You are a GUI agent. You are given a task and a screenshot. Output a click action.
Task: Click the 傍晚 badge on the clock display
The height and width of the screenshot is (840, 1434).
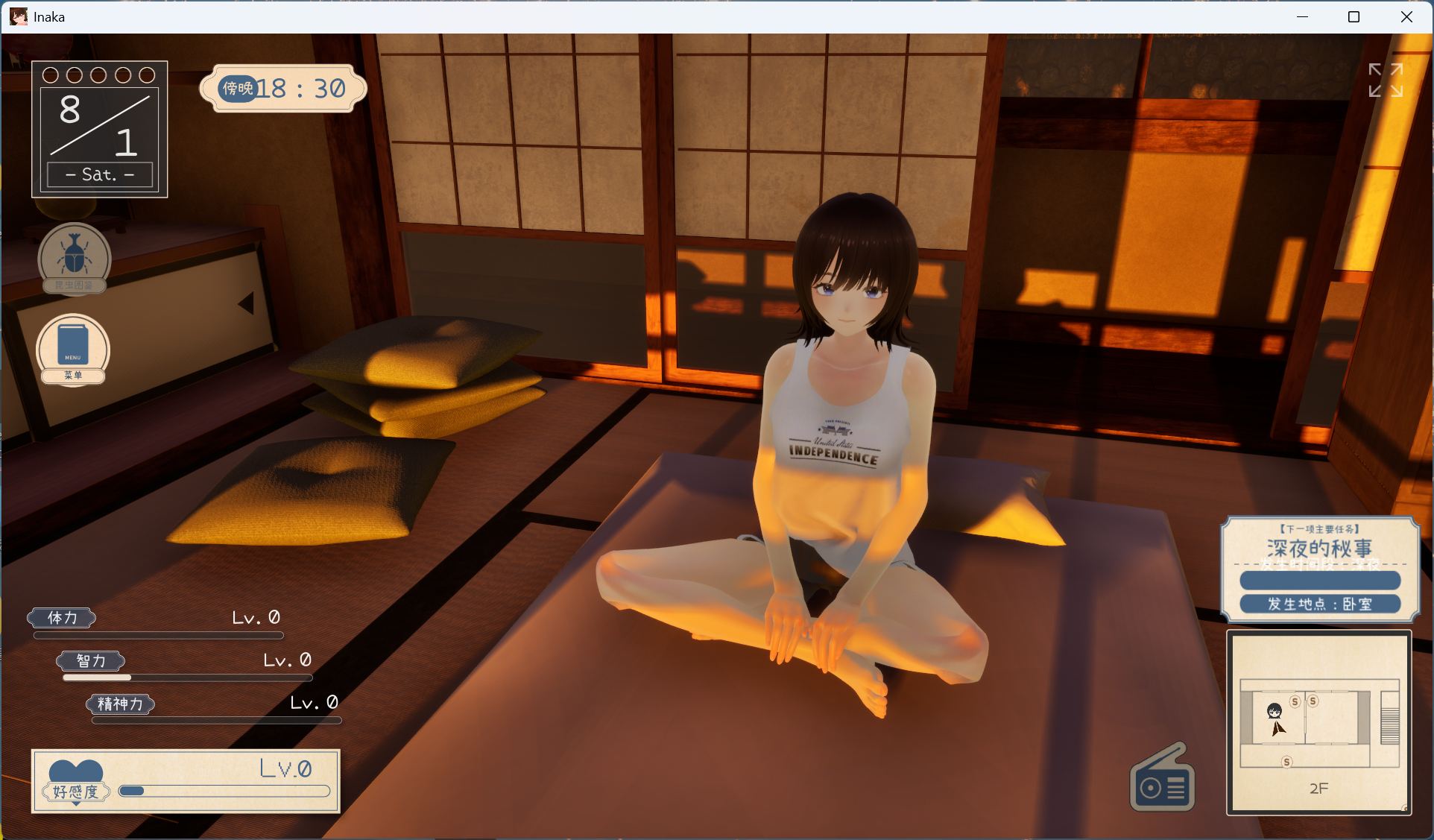click(x=237, y=88)
